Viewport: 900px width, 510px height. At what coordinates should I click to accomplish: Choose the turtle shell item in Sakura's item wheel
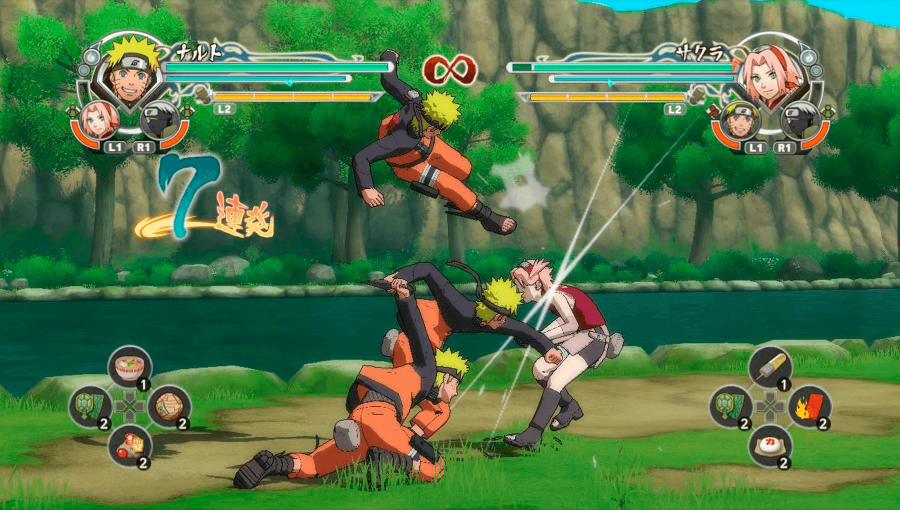(729, 406)
